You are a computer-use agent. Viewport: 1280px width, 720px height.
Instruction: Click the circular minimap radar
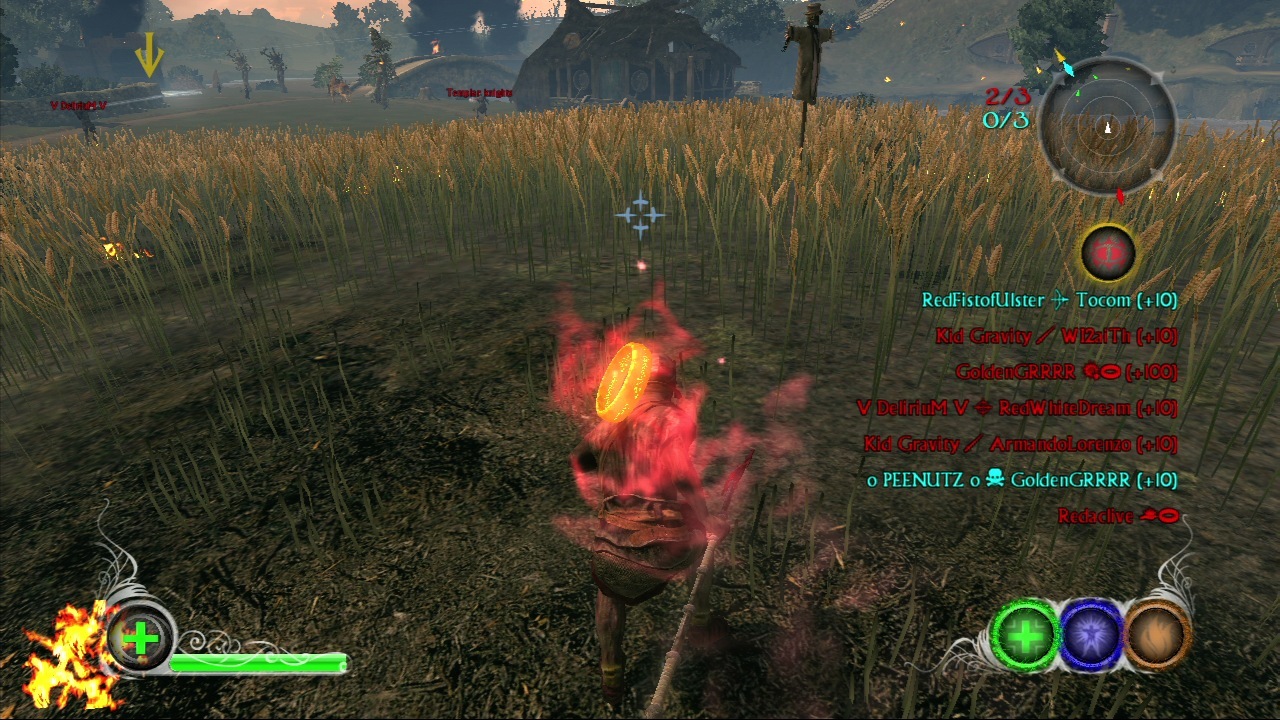coord(1107,127)
